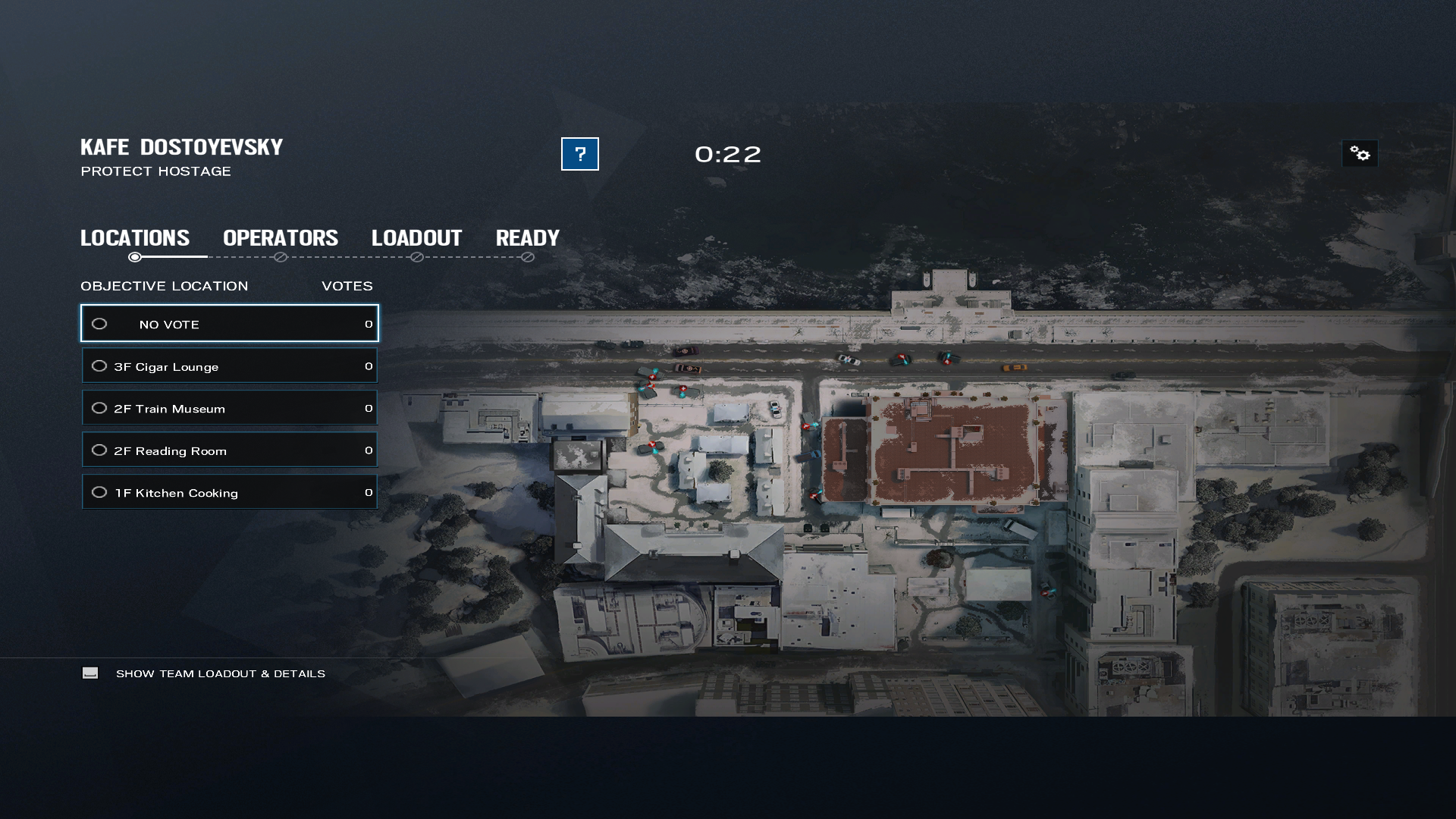Switch to the Operators tab

point(281,238)
